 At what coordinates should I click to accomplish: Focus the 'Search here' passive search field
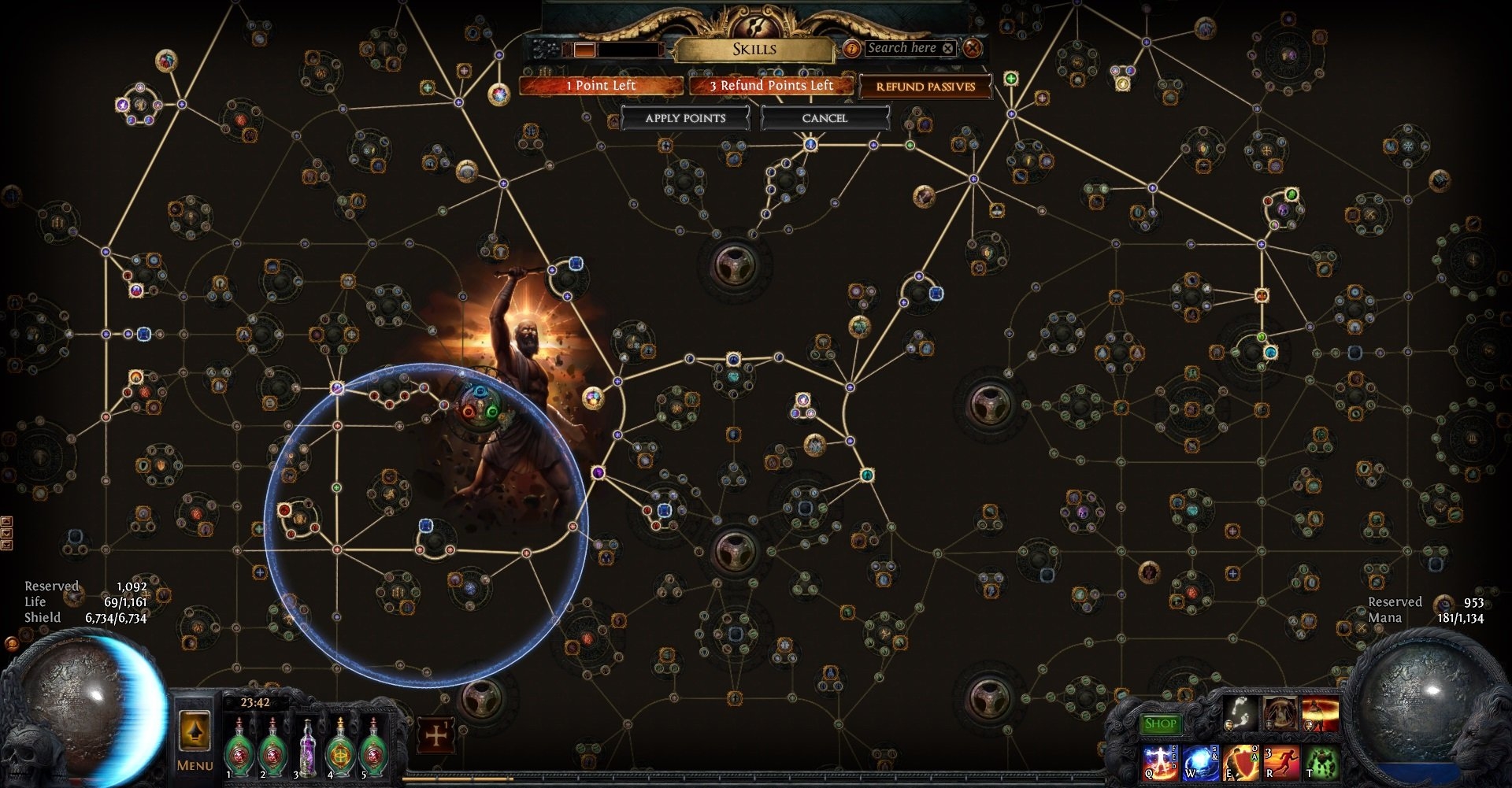tap(902, 48)
